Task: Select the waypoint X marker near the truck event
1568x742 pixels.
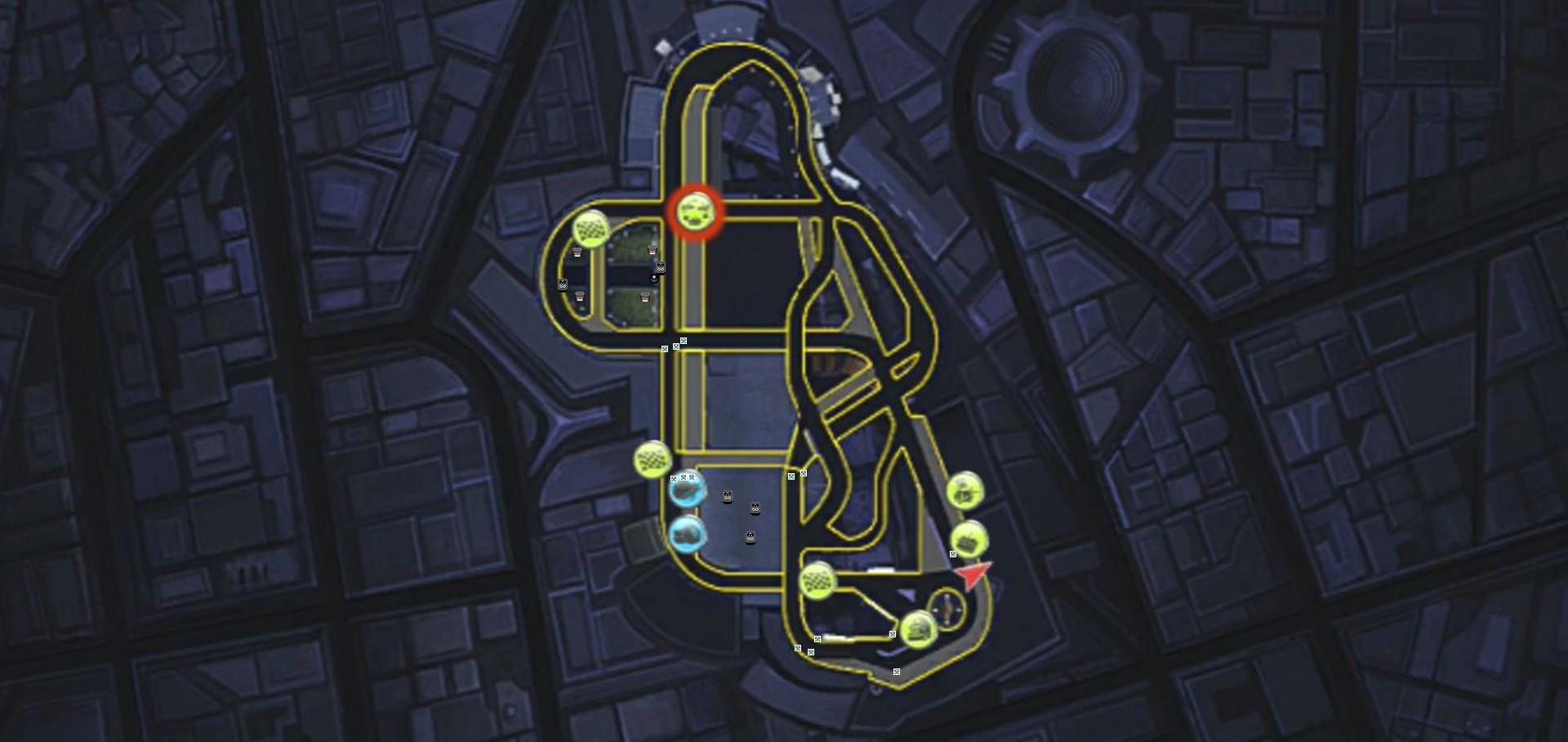Action: (x=893, y=635)
